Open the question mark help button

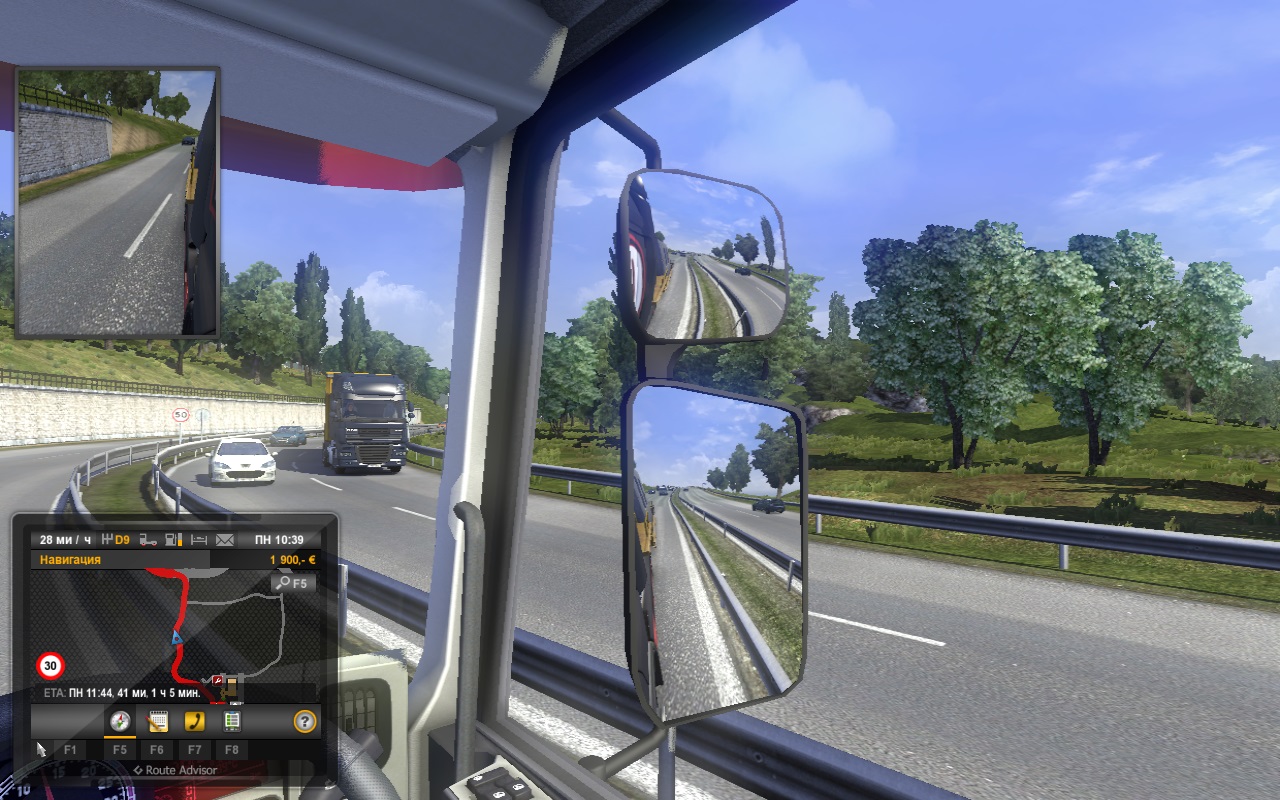click(x=305, y=721)
